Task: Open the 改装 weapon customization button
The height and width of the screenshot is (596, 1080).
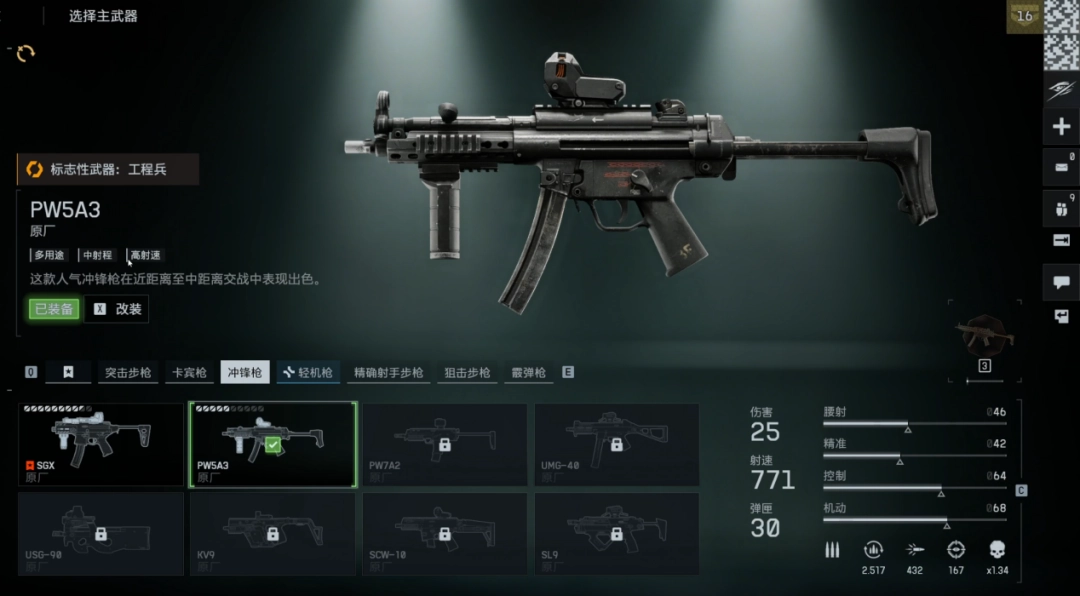Action: pyautogui.click(x=118, y=309)
